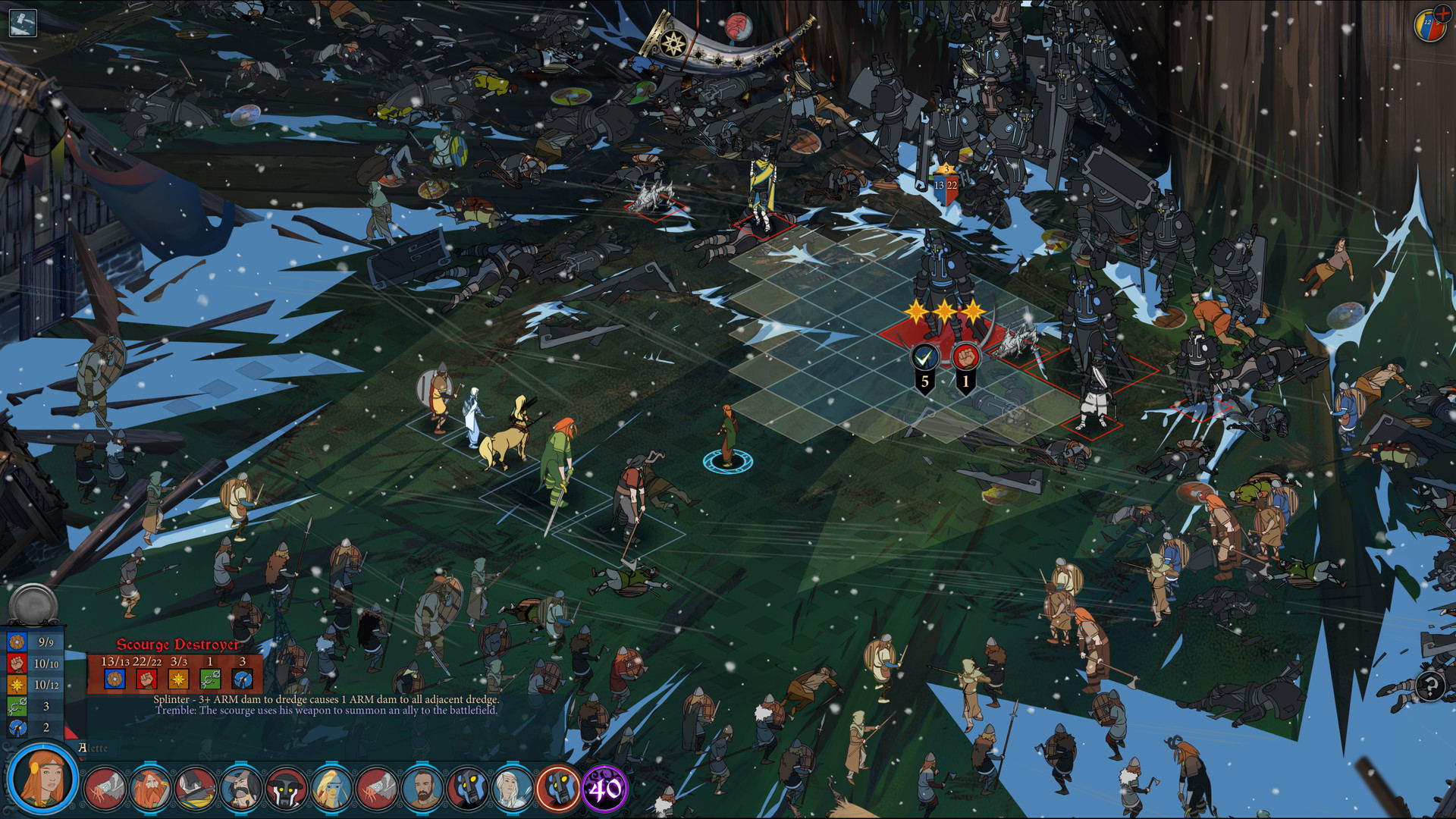Select the black-mustached warrior portrait

[x=241, y=789]
